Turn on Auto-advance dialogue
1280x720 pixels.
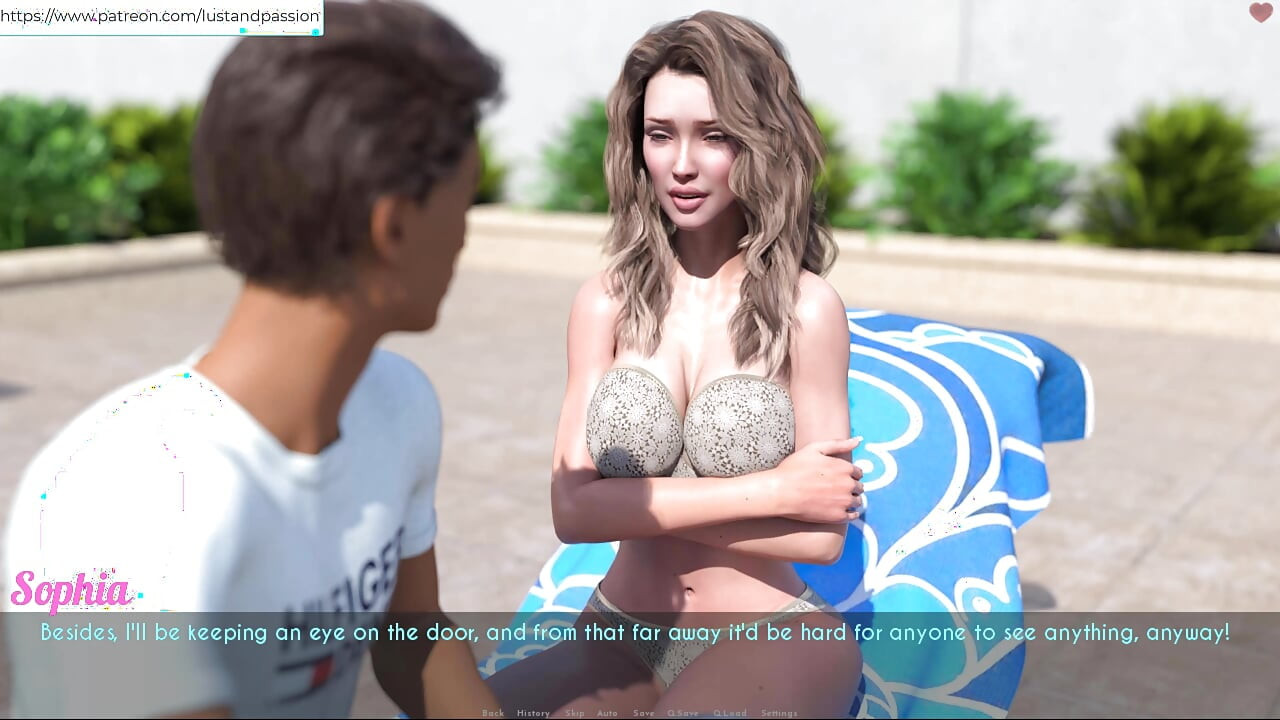pos(607,713)
